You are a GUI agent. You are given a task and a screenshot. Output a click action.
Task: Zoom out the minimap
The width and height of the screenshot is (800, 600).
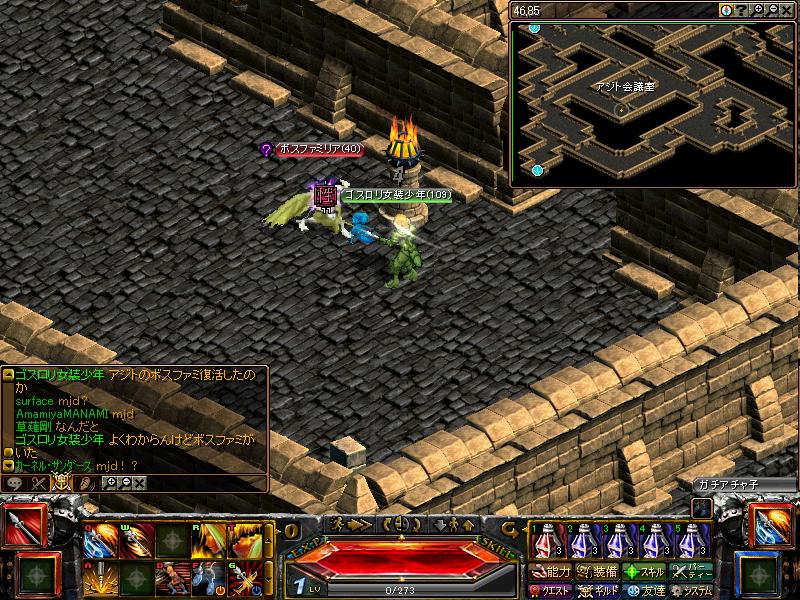pyautogui.click(x=773, y=10)
